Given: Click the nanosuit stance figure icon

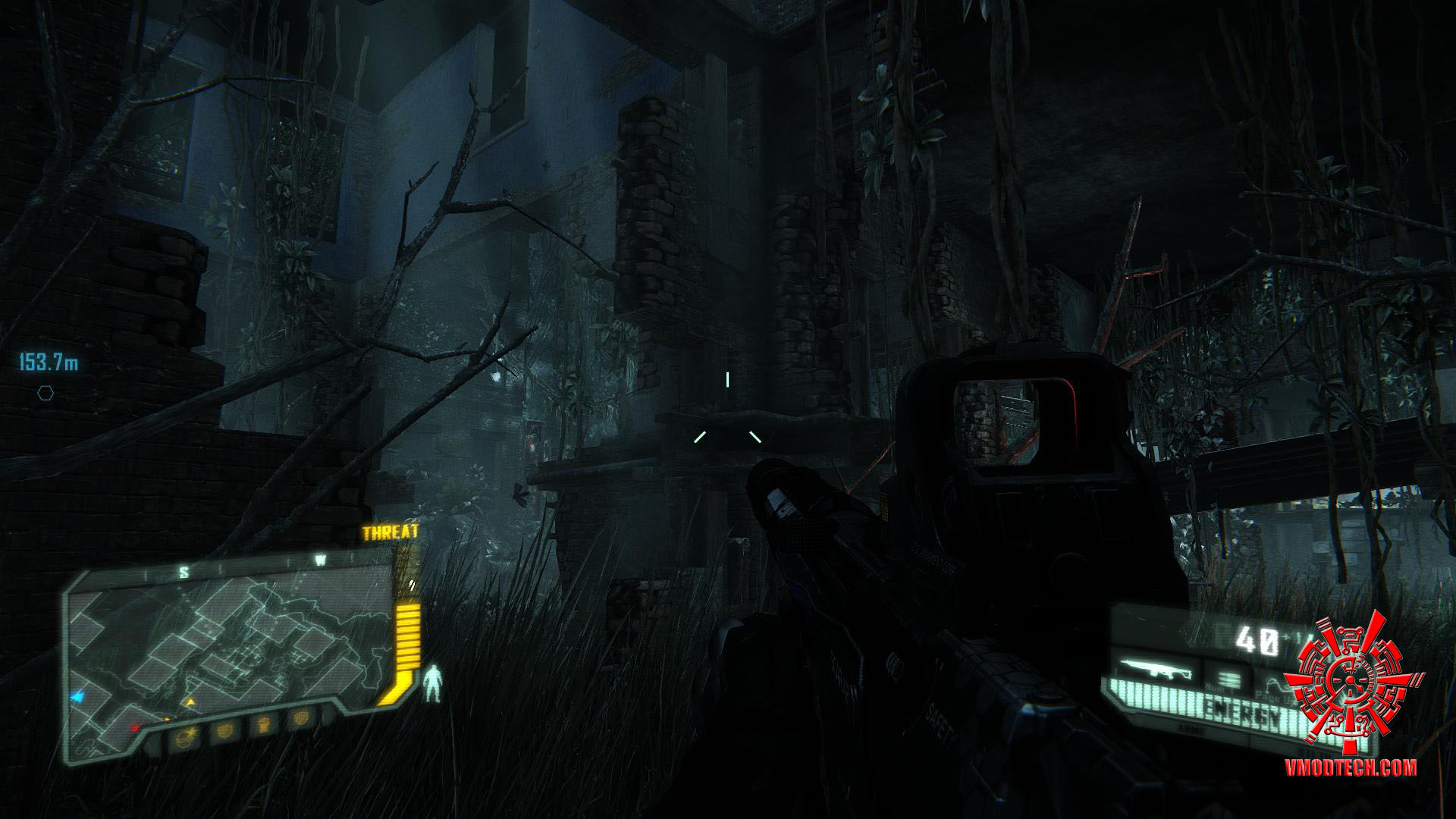Looking at the screenshot, I should coord(433,682).
